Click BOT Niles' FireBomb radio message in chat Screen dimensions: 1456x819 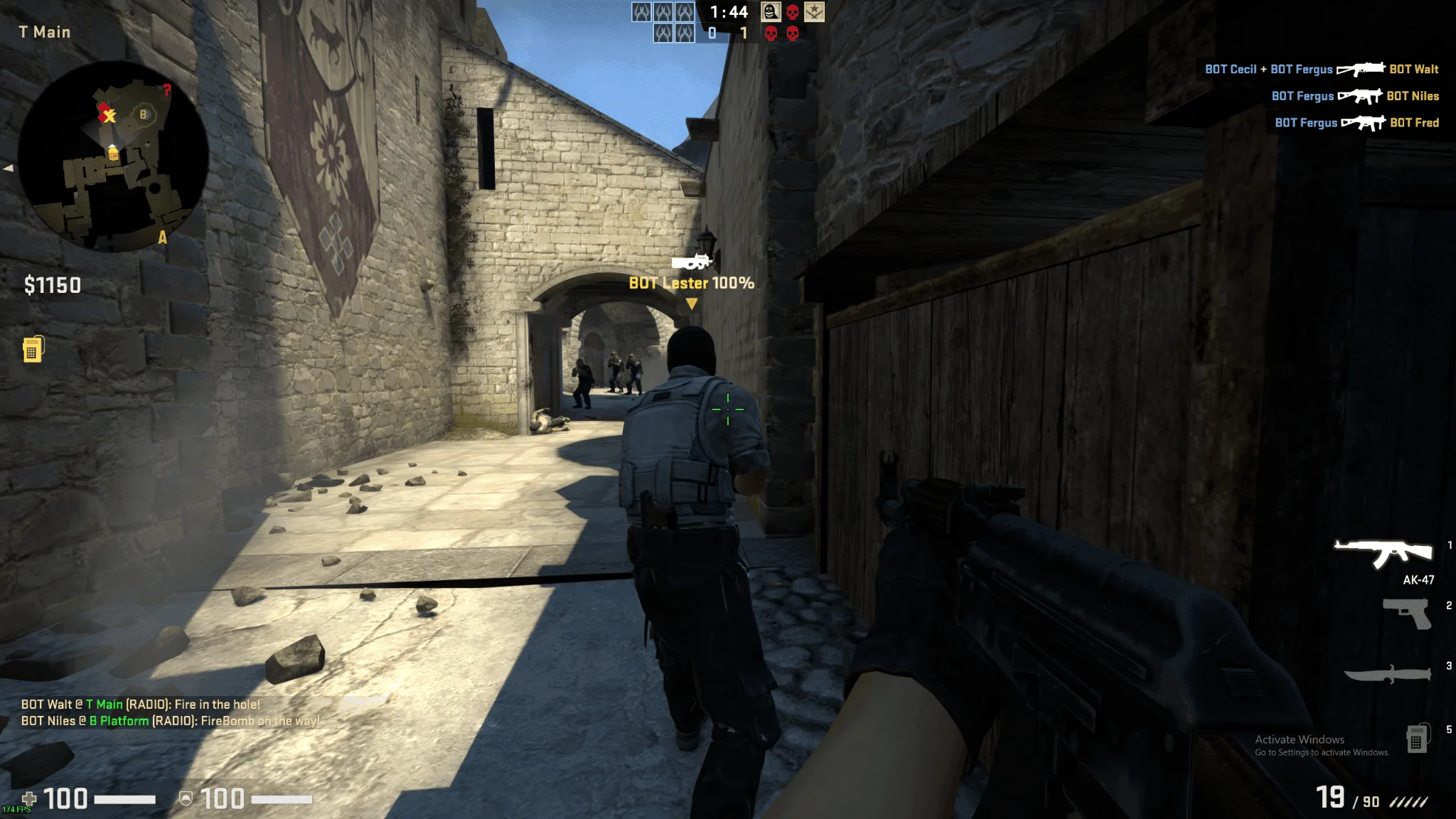tap(170, 721)
